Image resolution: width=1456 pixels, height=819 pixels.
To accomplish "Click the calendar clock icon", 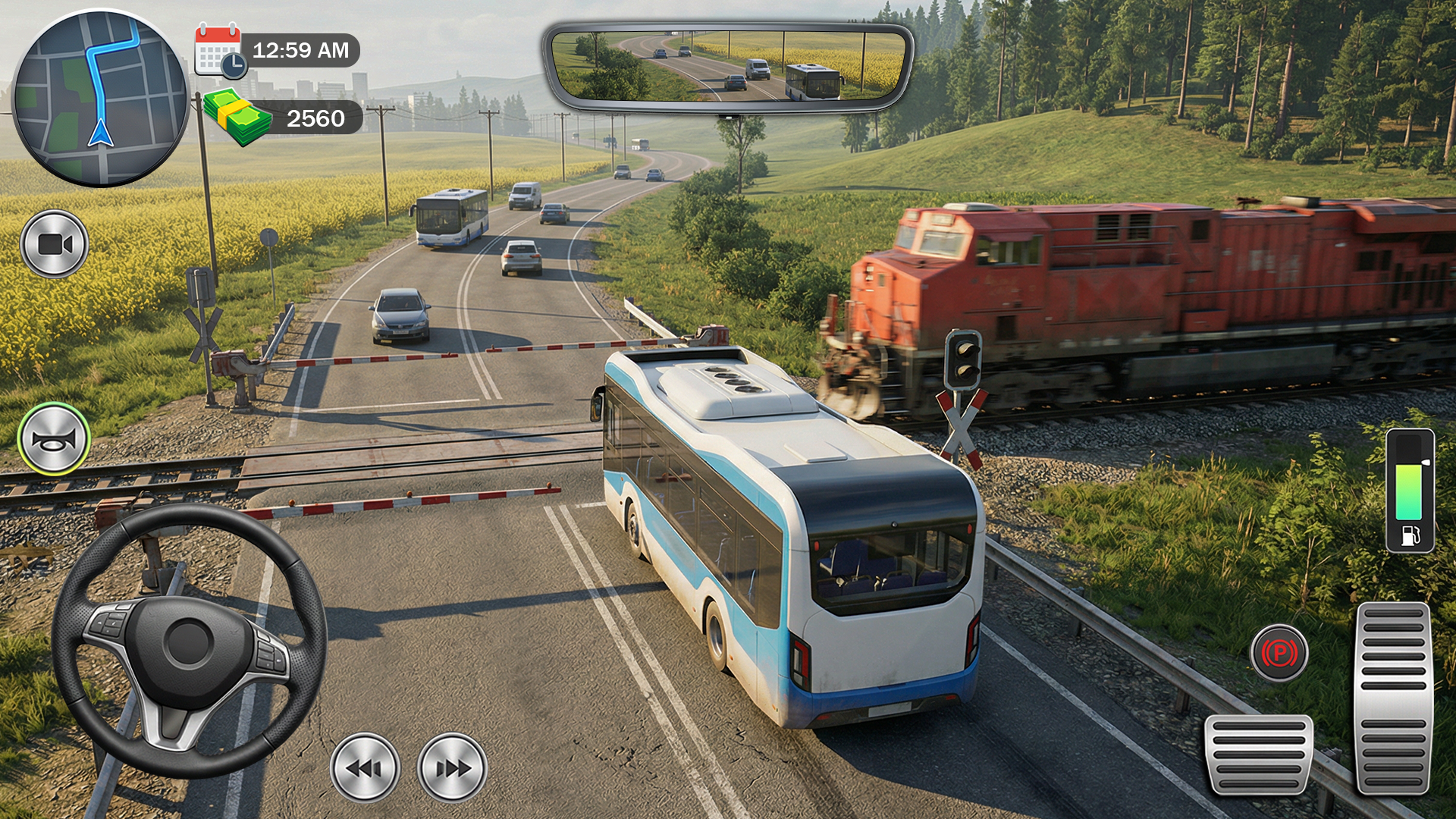I will [219, 51].
